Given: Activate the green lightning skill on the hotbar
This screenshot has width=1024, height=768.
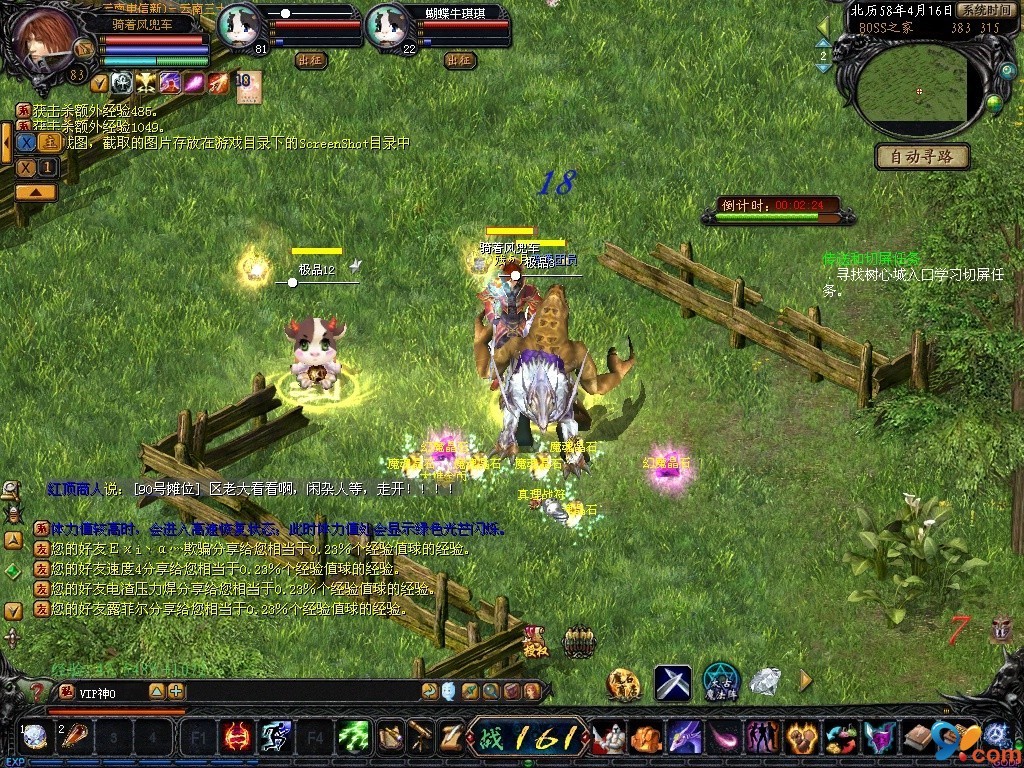Looking at the screenshot, I should point(352,738).
